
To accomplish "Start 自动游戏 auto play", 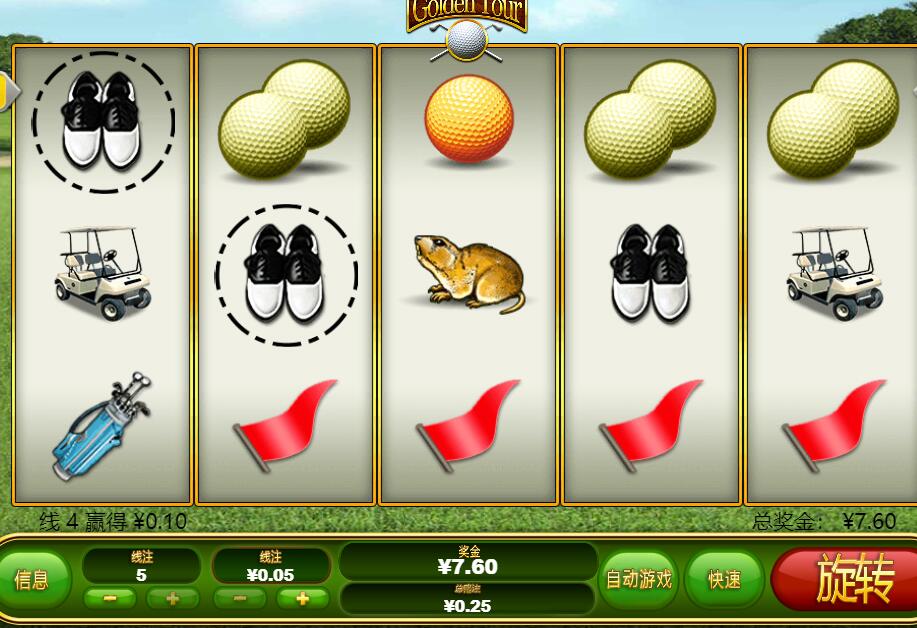I will pos(639,579).
